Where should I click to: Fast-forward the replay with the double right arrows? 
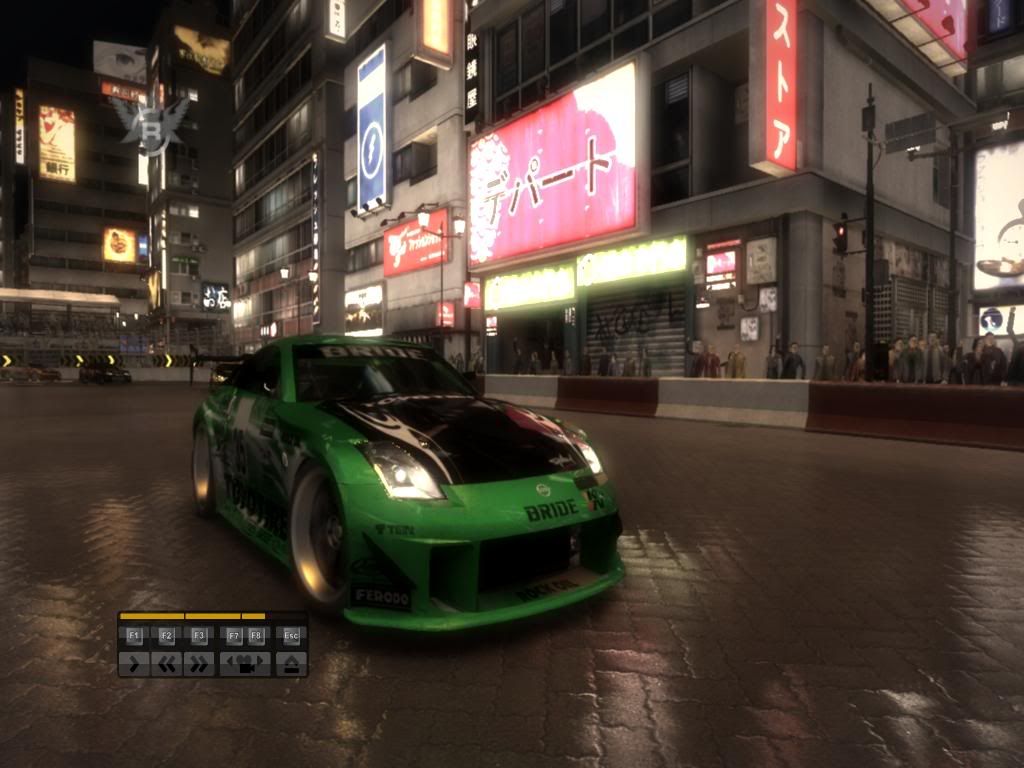[199, 663]
